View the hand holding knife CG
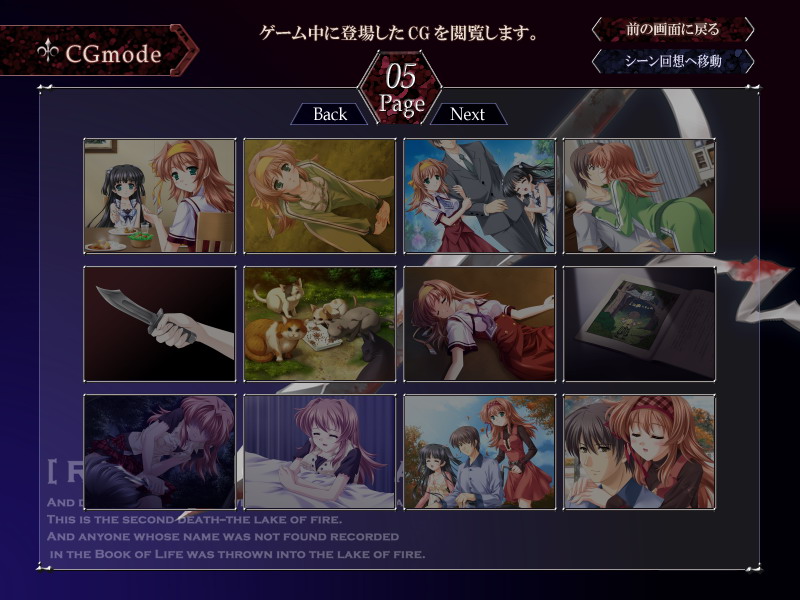800x600 pixels. (x=160, y=324)
